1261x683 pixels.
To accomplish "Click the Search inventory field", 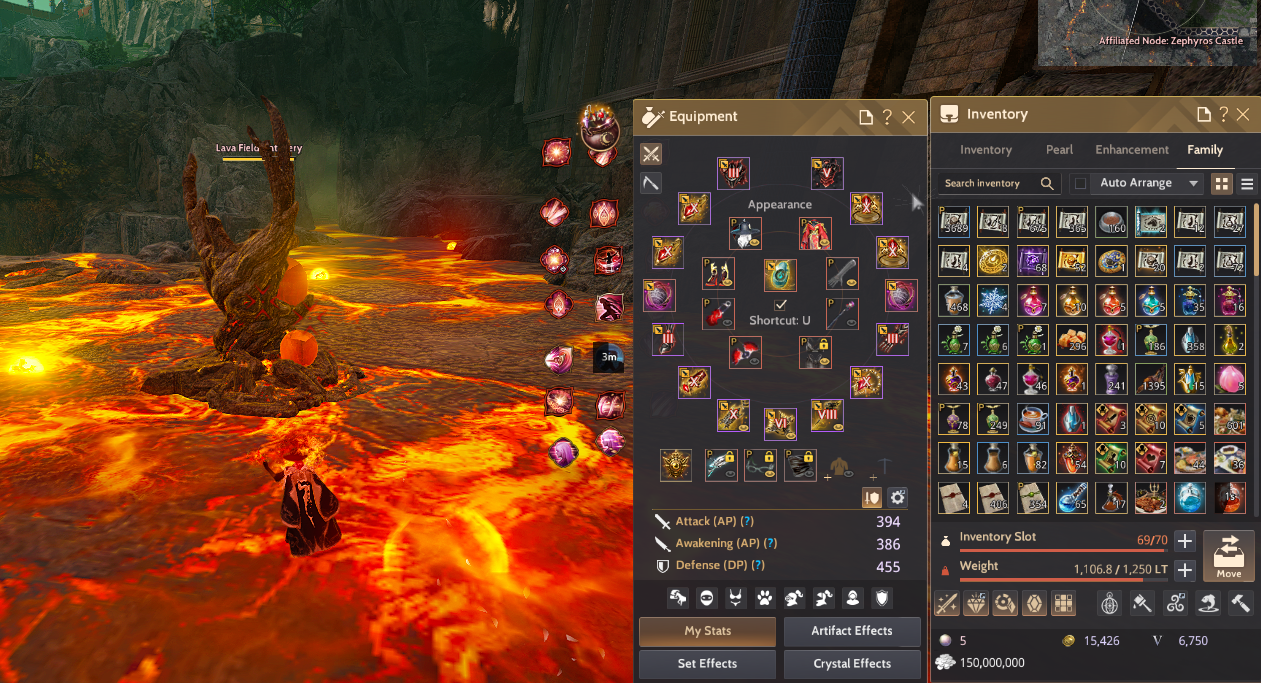I will click(x=990, y=184).
